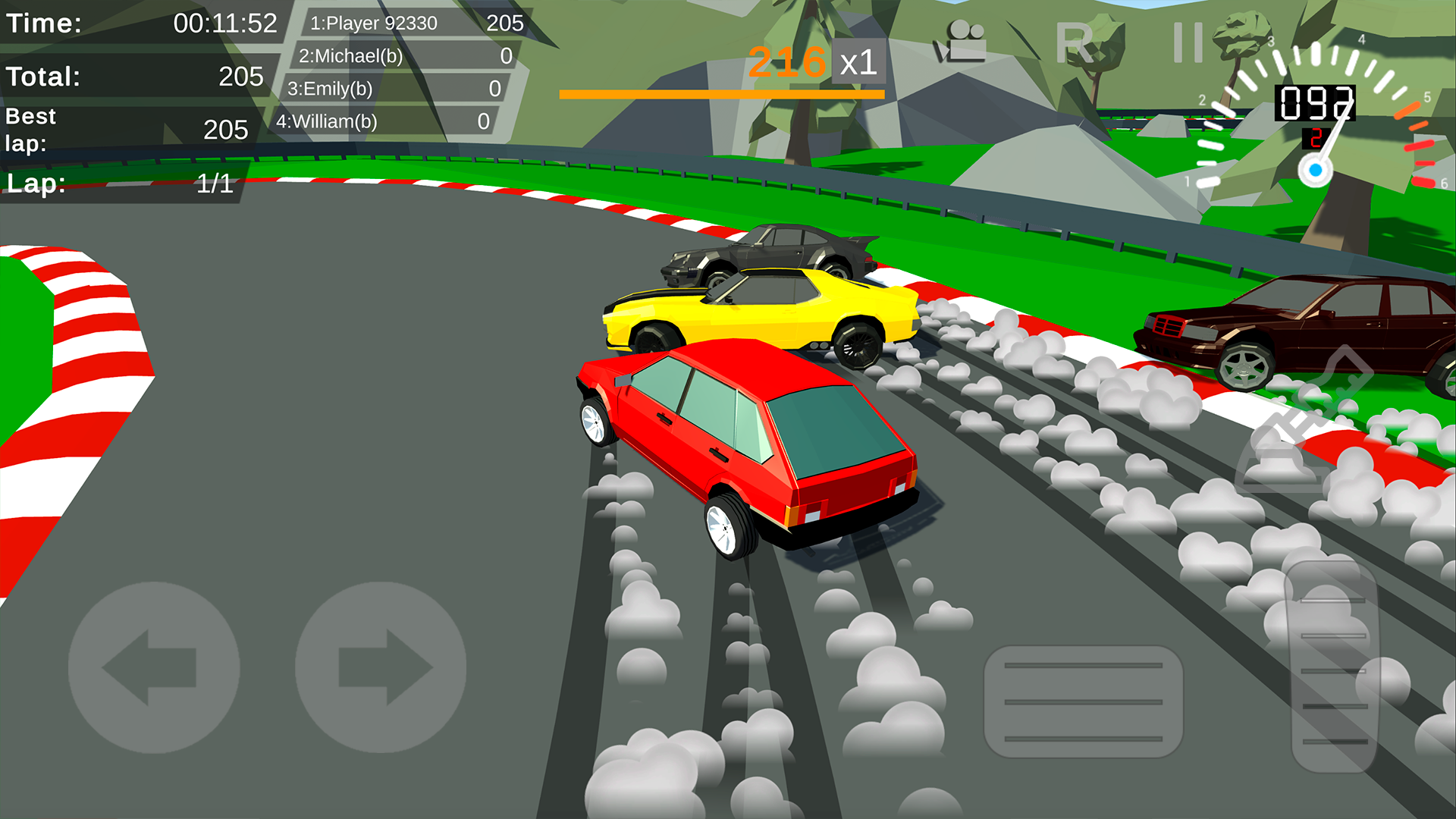
Task: Select the red gear indicator showing 2
Action: click(1316, 138)
